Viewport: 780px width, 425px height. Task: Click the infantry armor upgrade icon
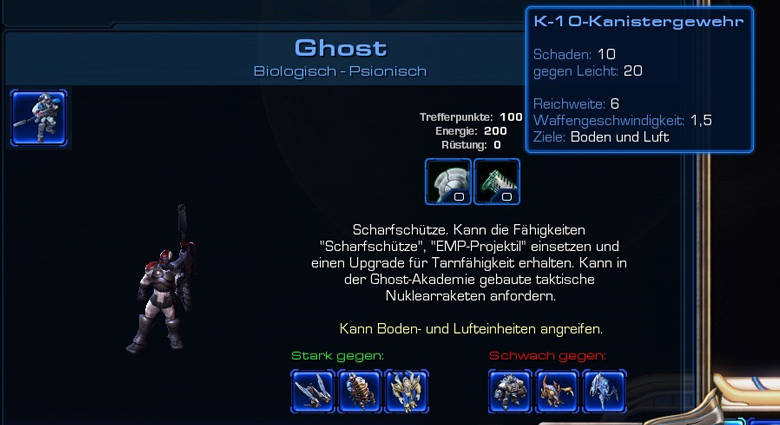click(448, 181)
